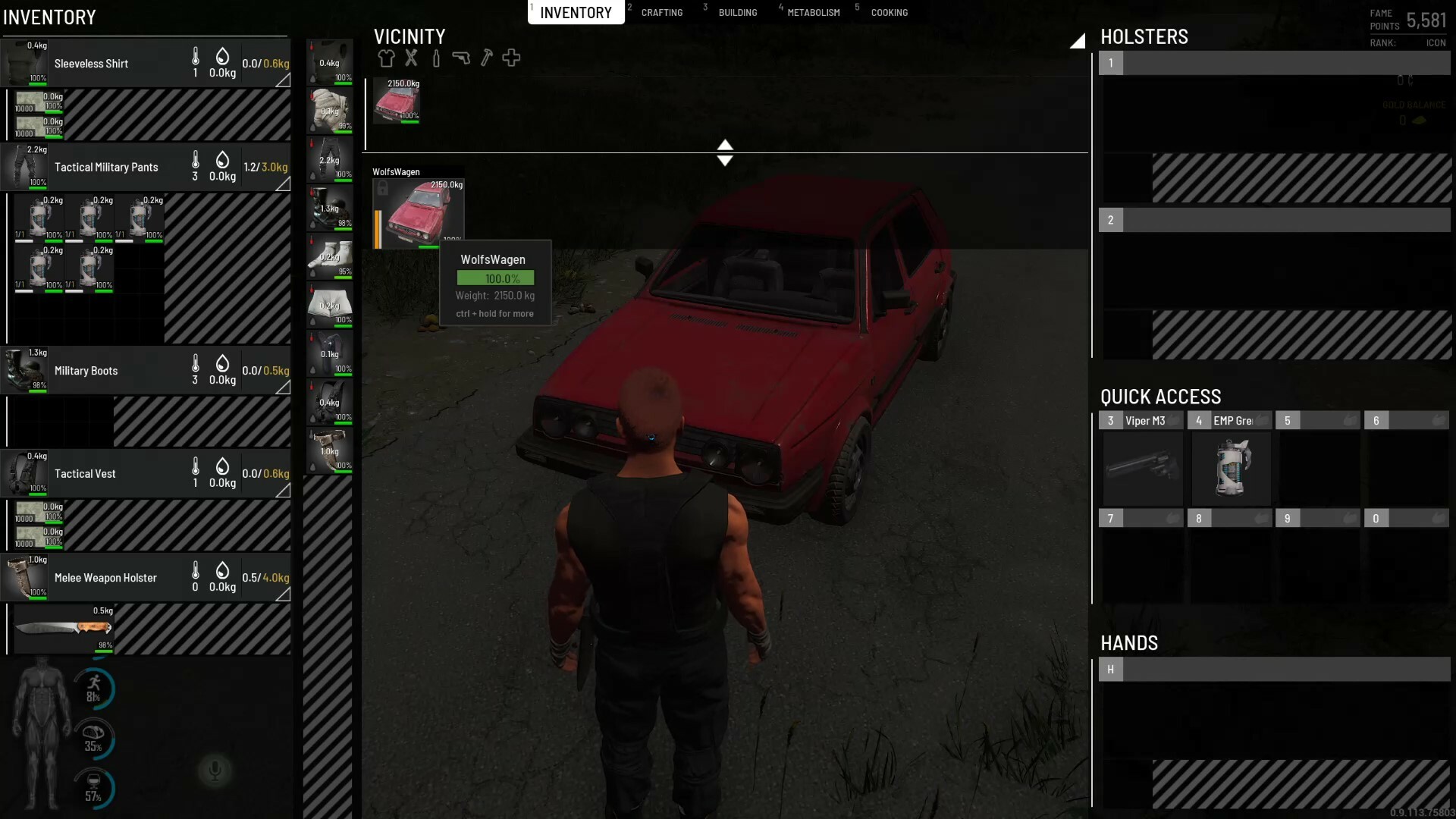The height and width of the screenshot is (819, 1456).
Task: Select the Inventory tab
Action: pos(576,12)
